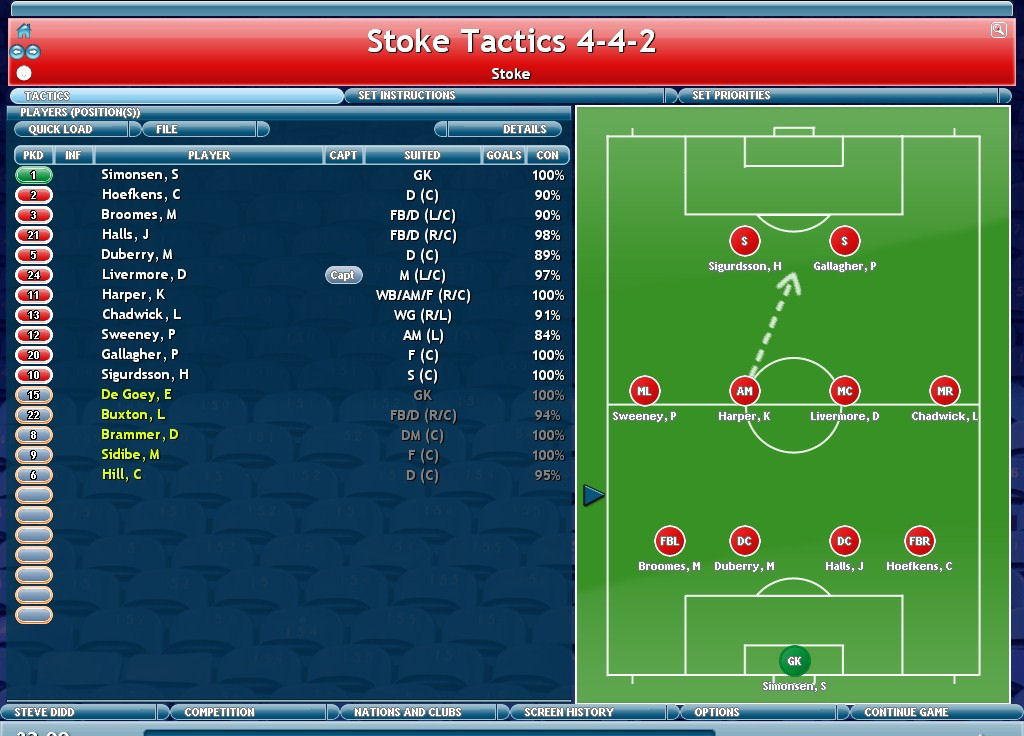The width and height of the screenshot is (1024, 736).
Task: Select the FBL Broomes position marker
Action: [669, 541]
